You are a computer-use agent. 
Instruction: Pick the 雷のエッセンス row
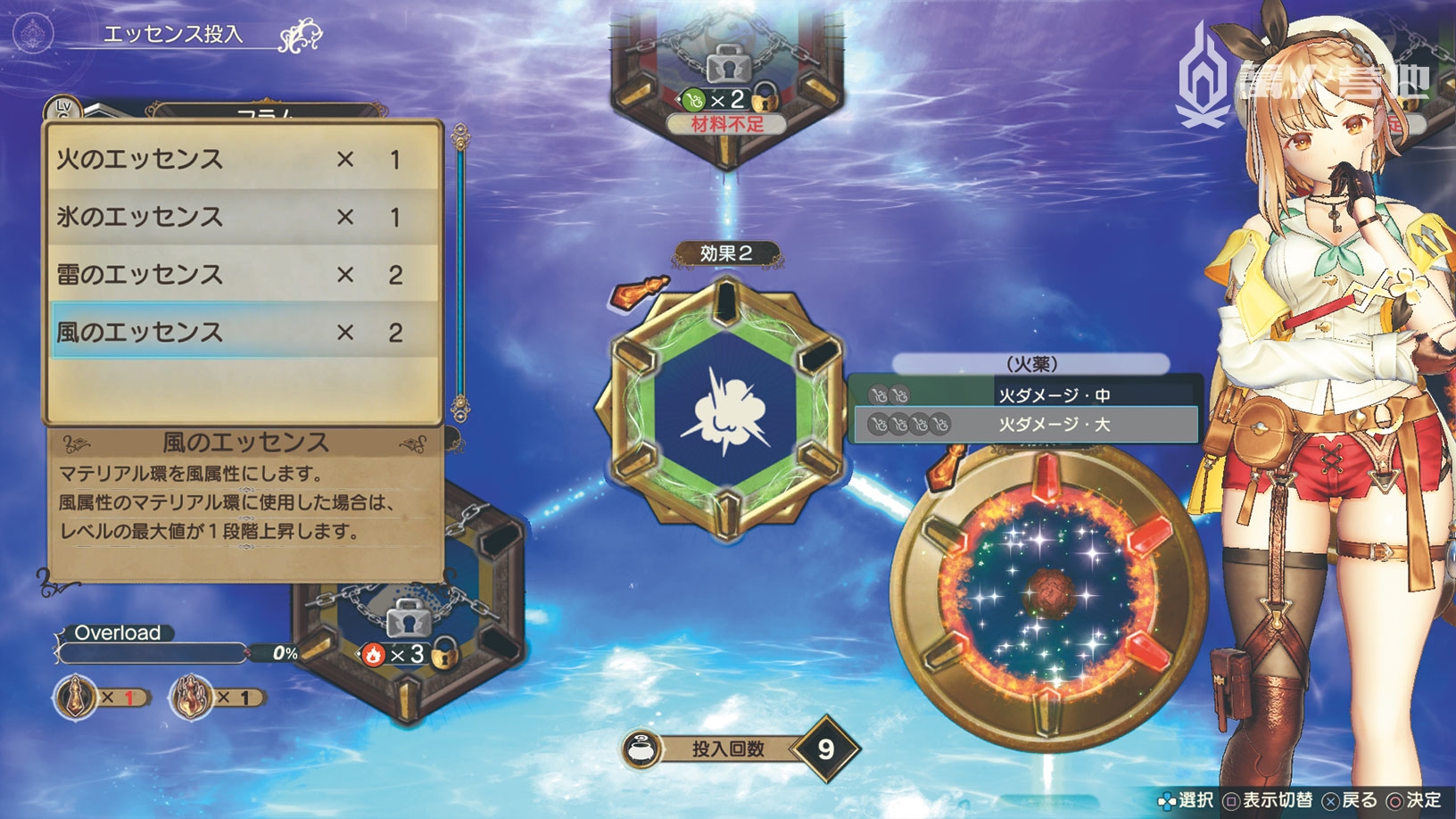(x=243, y=275)
